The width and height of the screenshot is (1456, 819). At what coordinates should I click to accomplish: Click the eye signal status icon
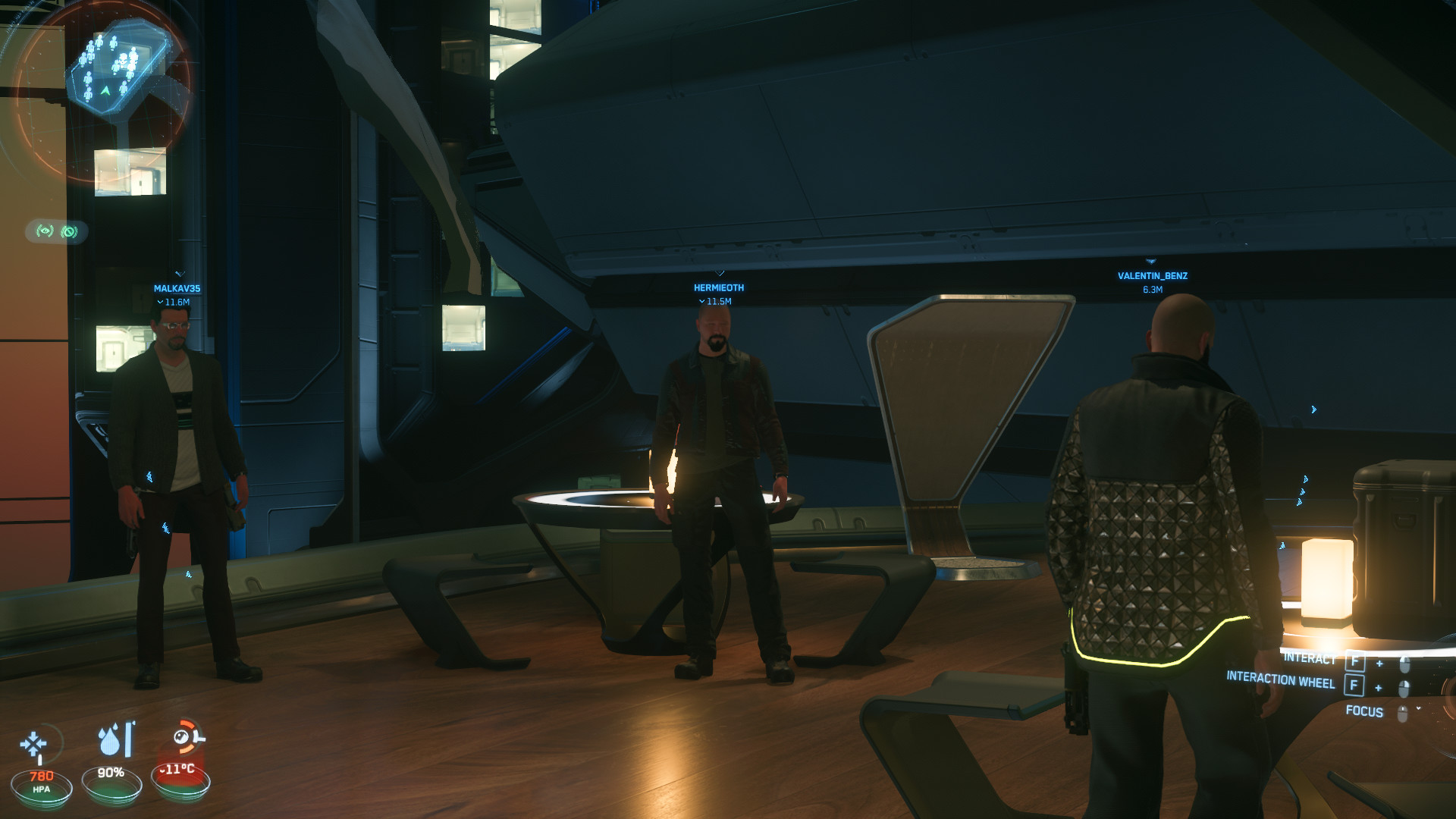(45, 231)
